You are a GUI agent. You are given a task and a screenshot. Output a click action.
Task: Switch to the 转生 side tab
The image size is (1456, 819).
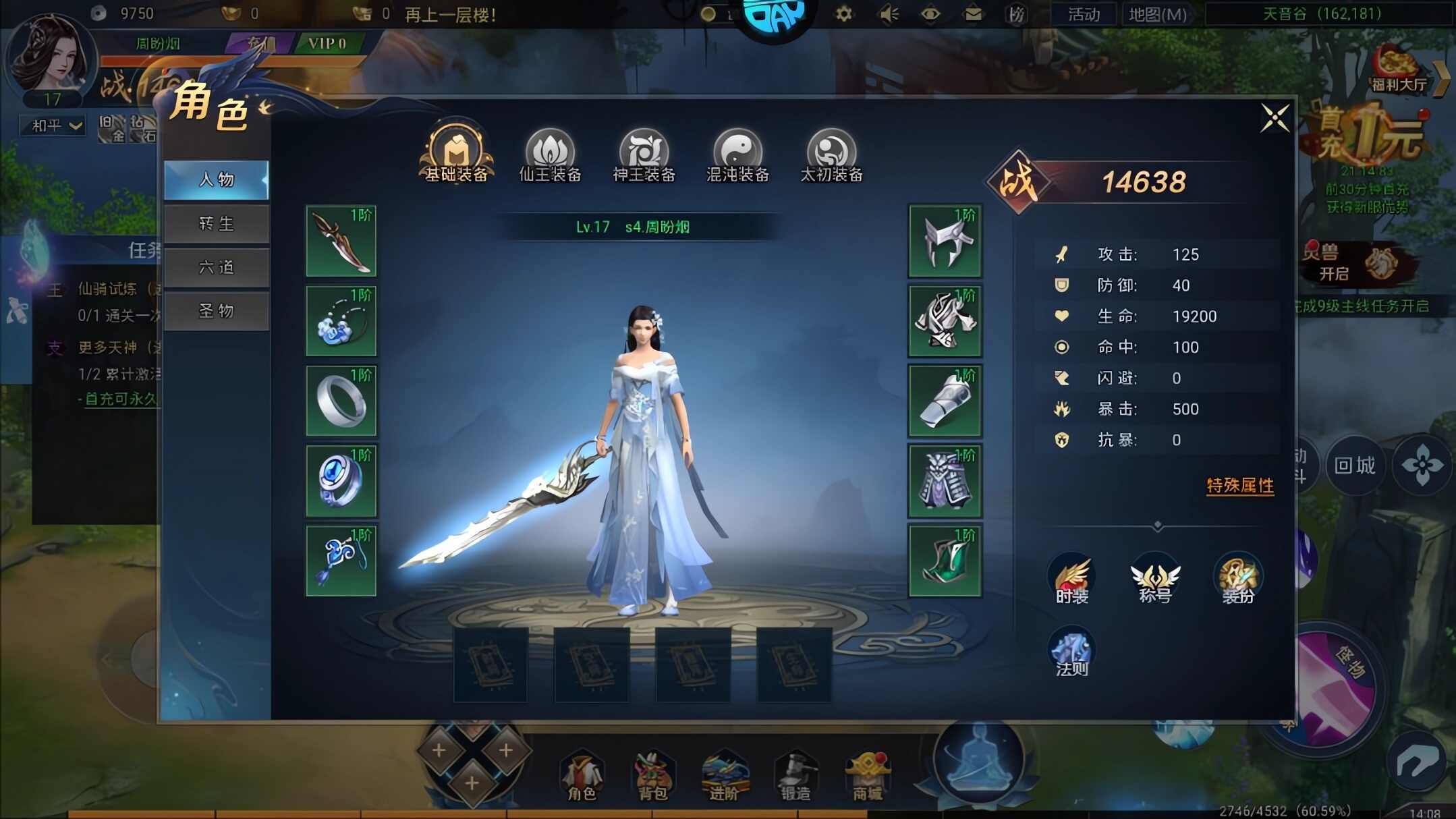[x=217, y=224]
